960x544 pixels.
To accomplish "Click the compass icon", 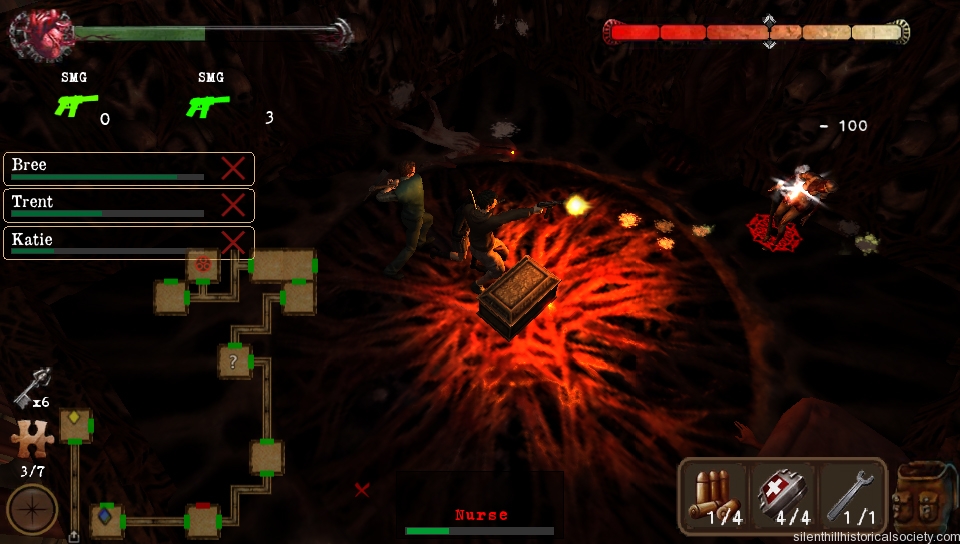I will click(32, 508).
